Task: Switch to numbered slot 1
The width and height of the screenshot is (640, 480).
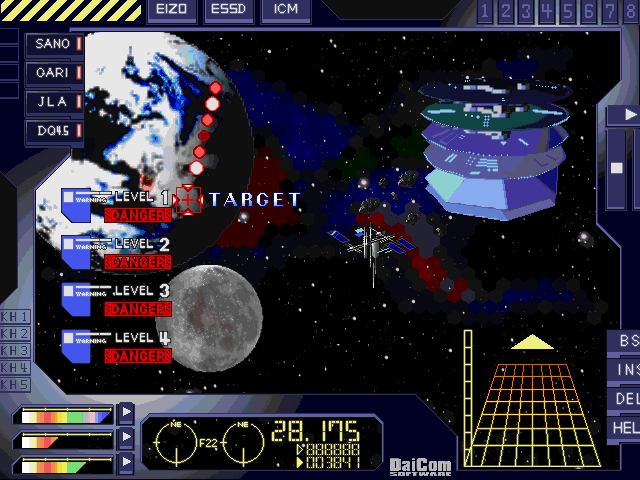Action: tap(486, 12)
